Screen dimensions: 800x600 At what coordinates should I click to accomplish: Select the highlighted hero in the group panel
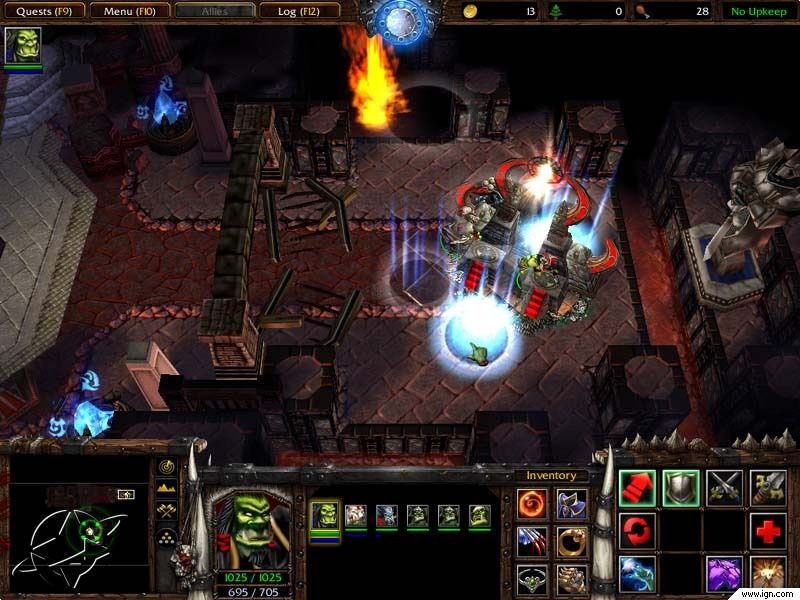325,516
